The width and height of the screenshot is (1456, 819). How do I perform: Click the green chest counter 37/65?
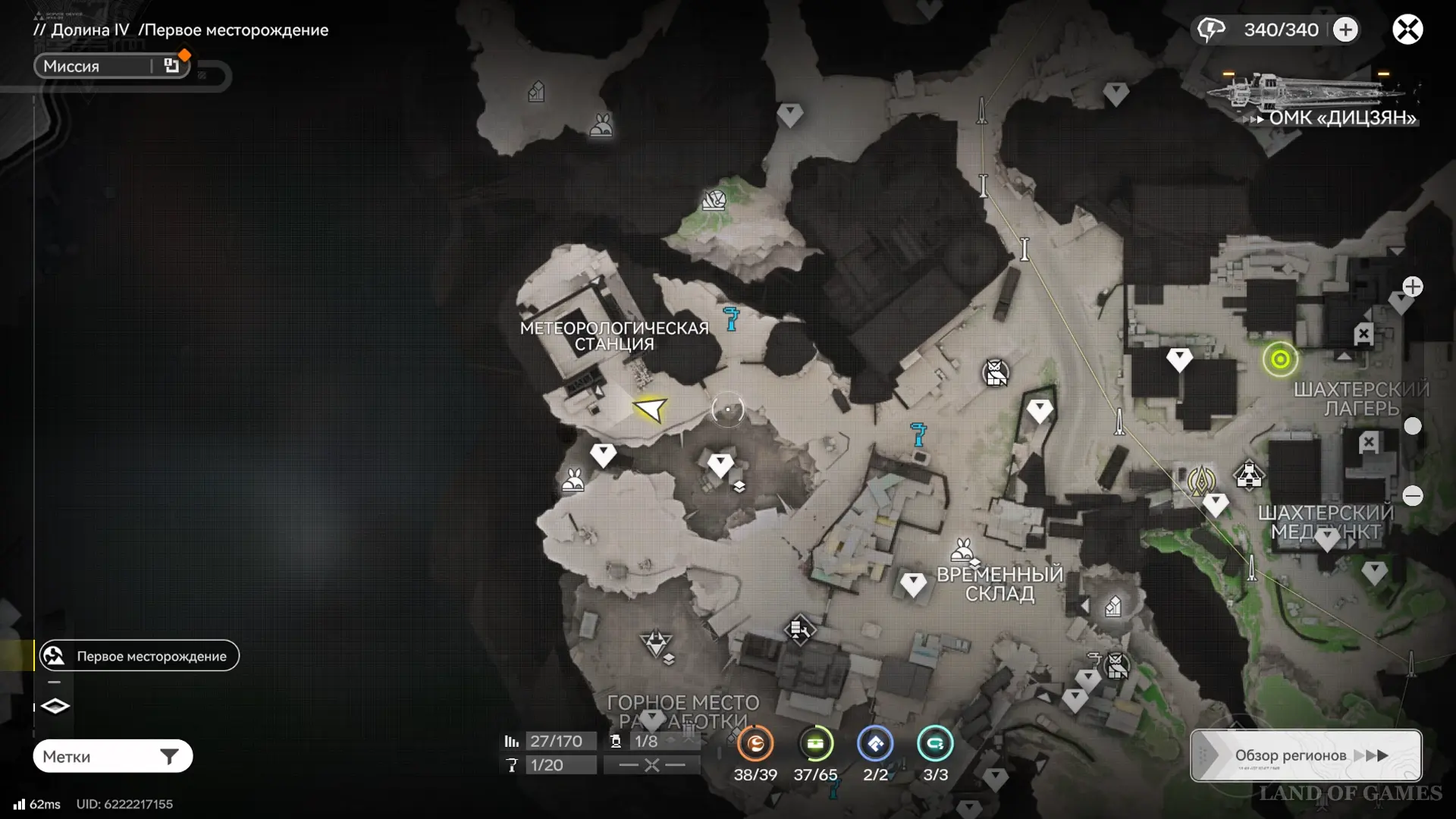pos(815,744)
